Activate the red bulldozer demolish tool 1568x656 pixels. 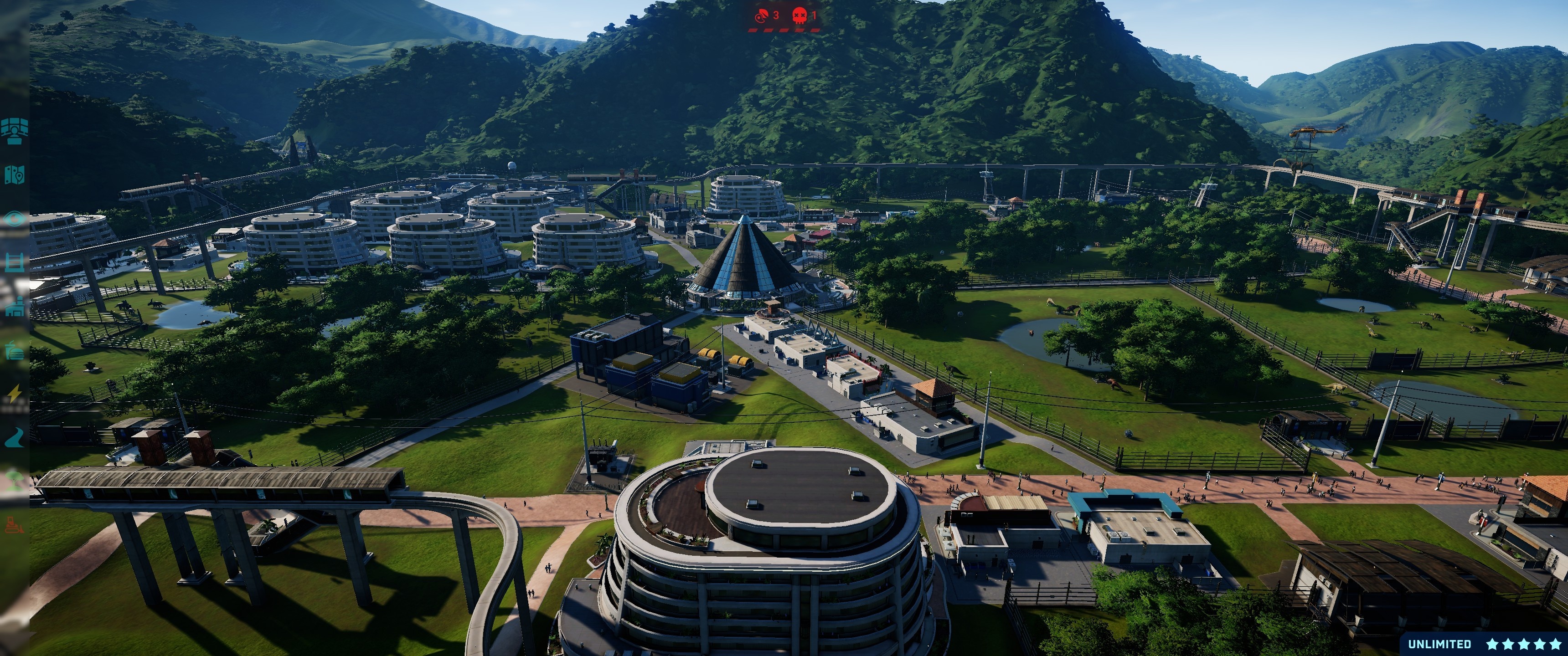tap(14, 524)
